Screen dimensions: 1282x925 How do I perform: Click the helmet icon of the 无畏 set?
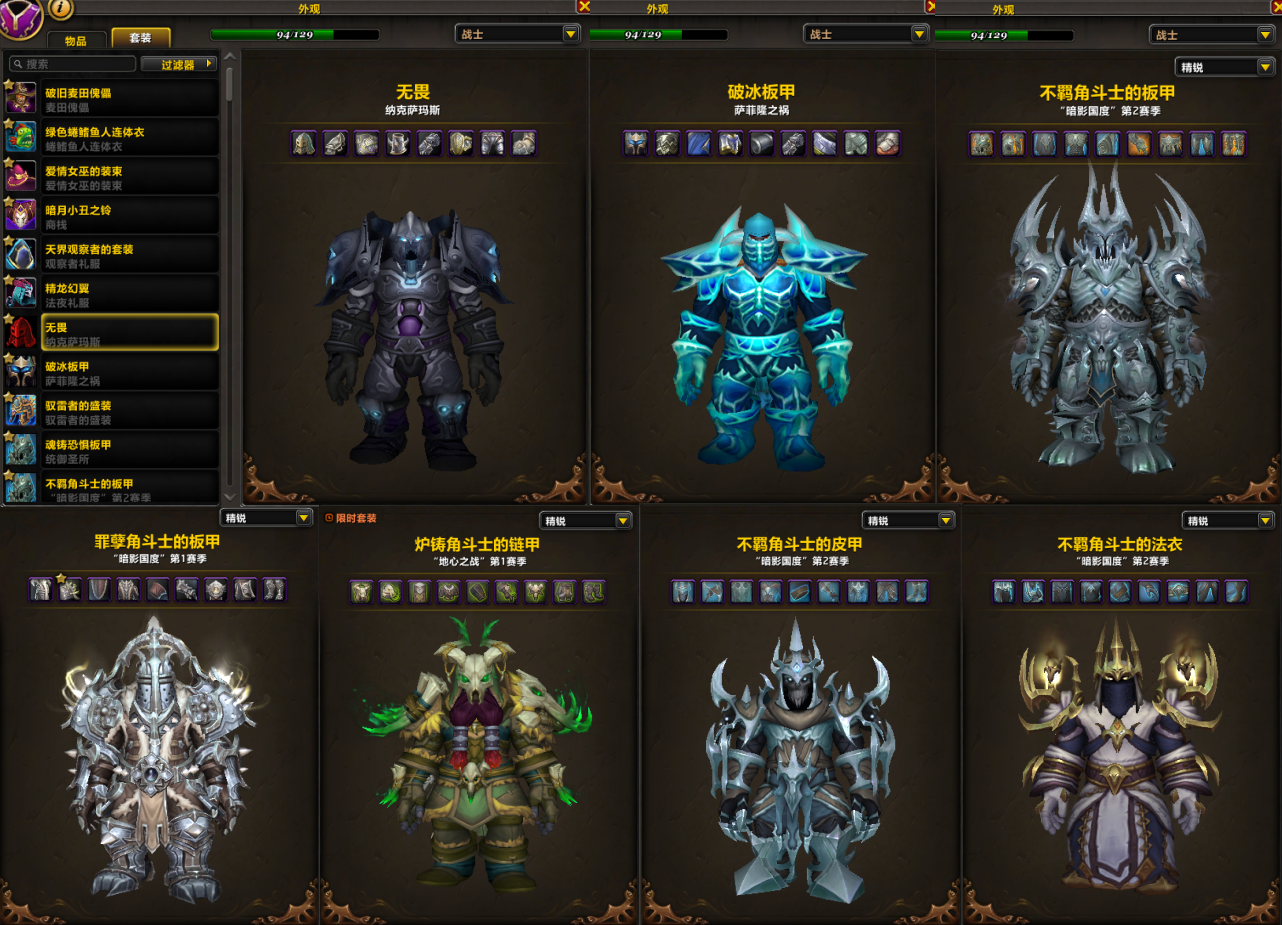pyautogui.click(x=304, y=143)
